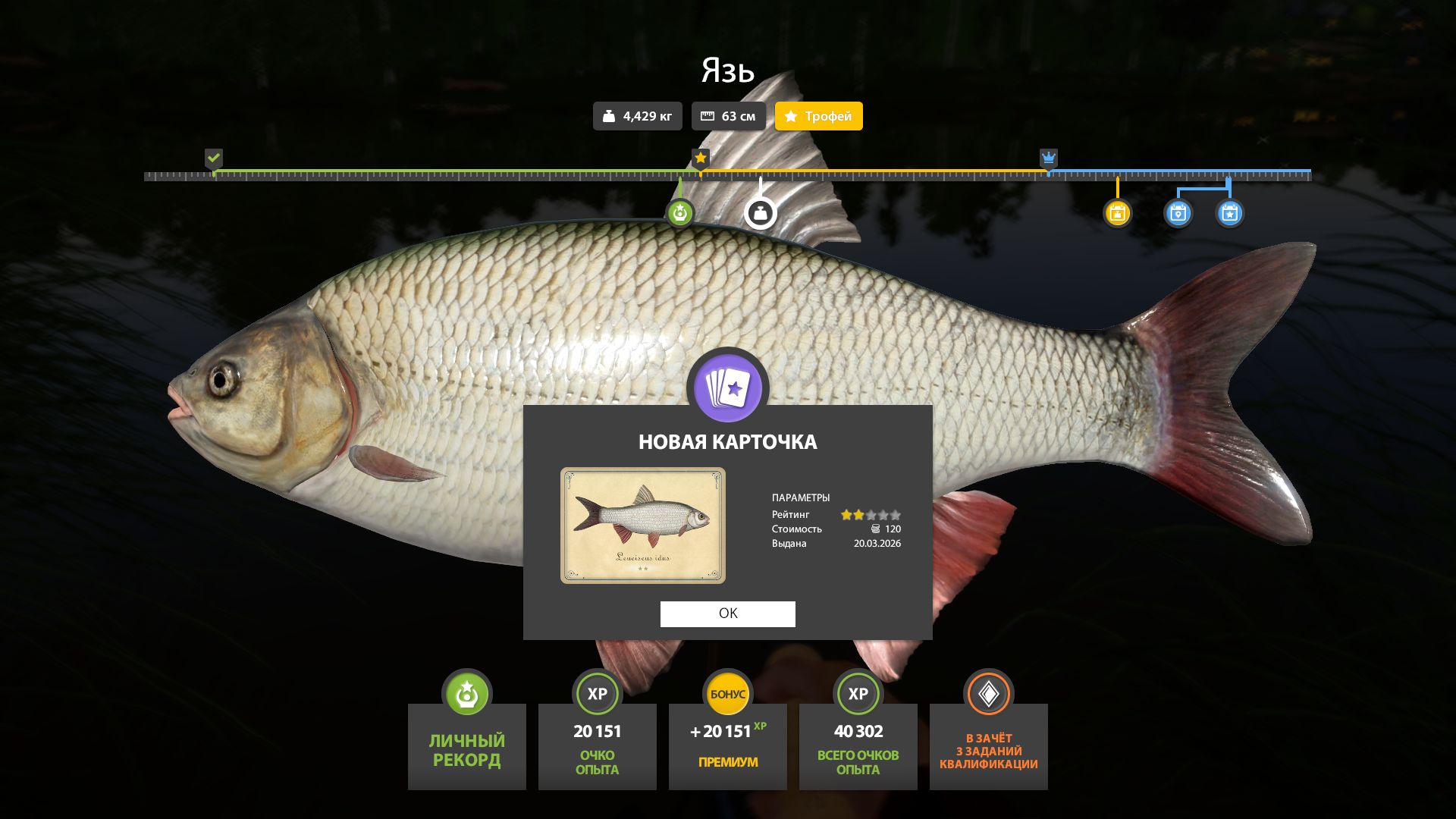Open the purple new card icon
1456x819 pixels.
coord(727,388)
